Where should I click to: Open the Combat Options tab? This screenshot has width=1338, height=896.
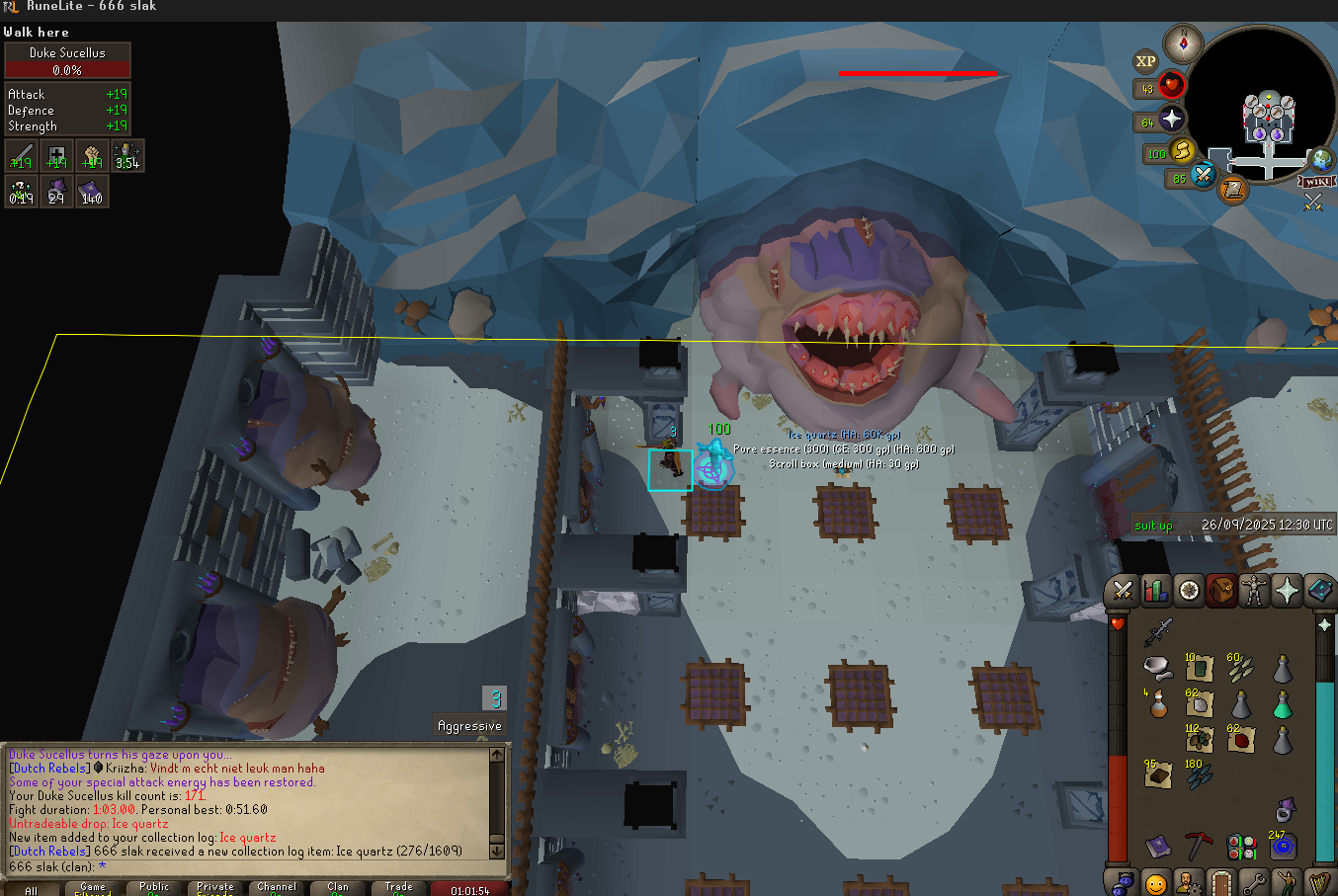pos(1123,591)
